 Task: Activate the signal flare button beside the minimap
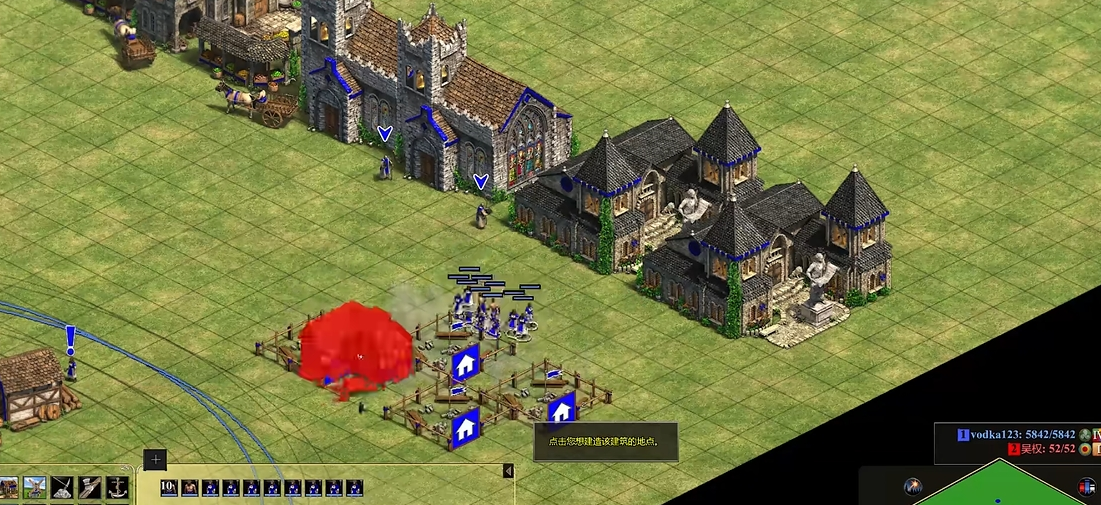tap(913, 487)
